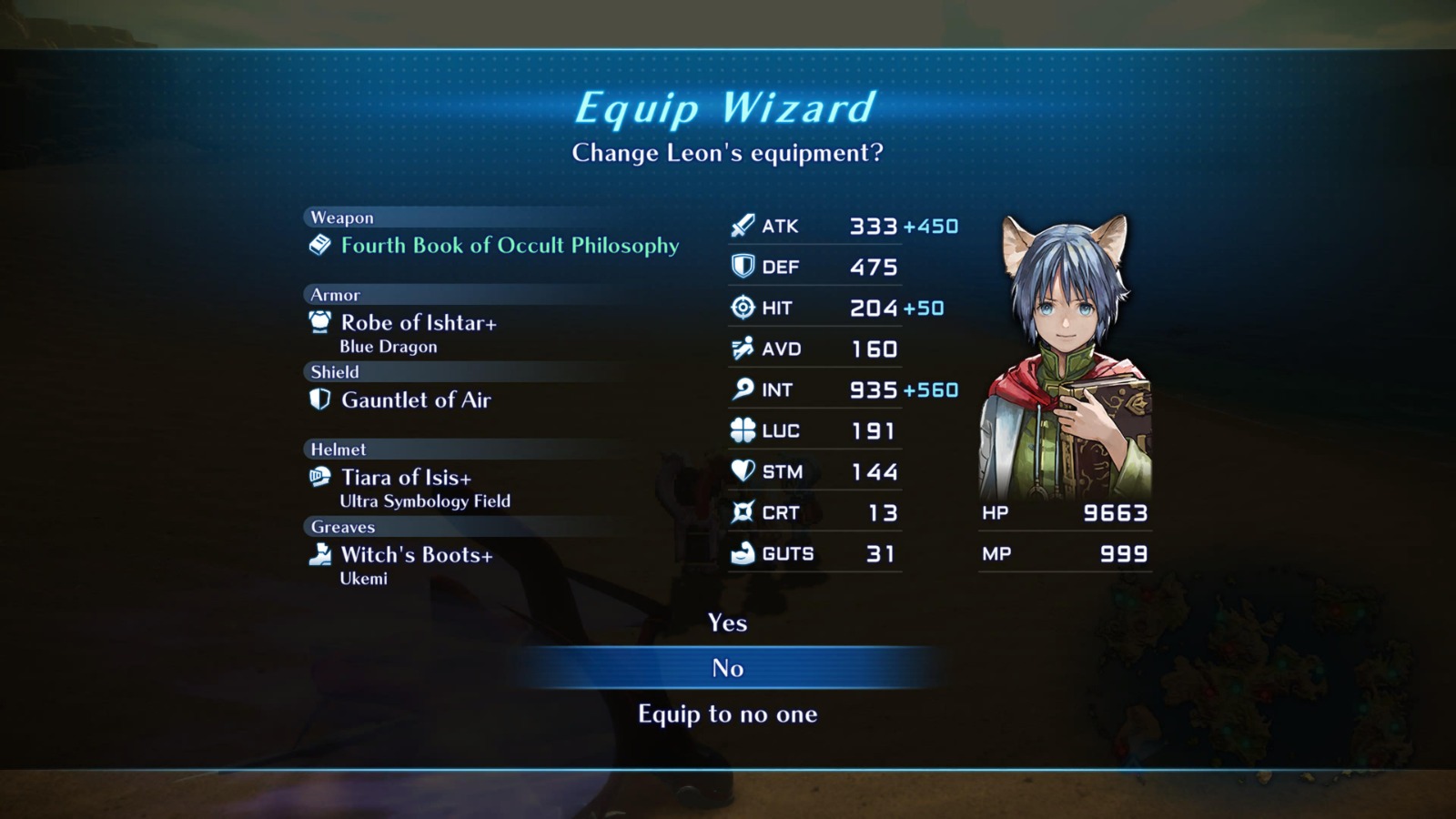Viewport: 1456px width, 819px height.
Task: Select Fourth Book of Occult Philosophy
Action: tap(509, 245)
